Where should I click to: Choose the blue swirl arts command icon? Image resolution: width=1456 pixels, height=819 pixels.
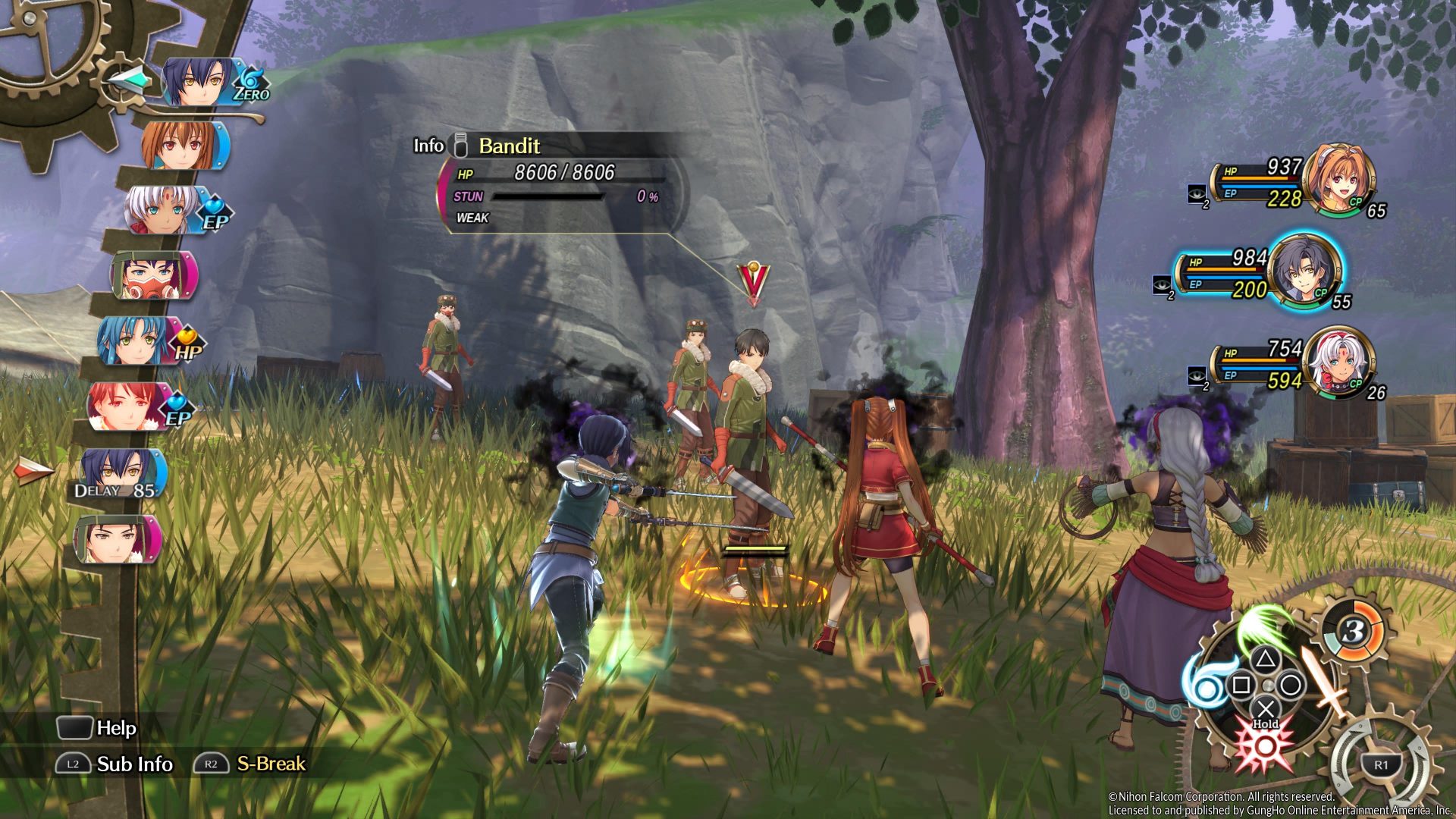[x=1204, y=684]
